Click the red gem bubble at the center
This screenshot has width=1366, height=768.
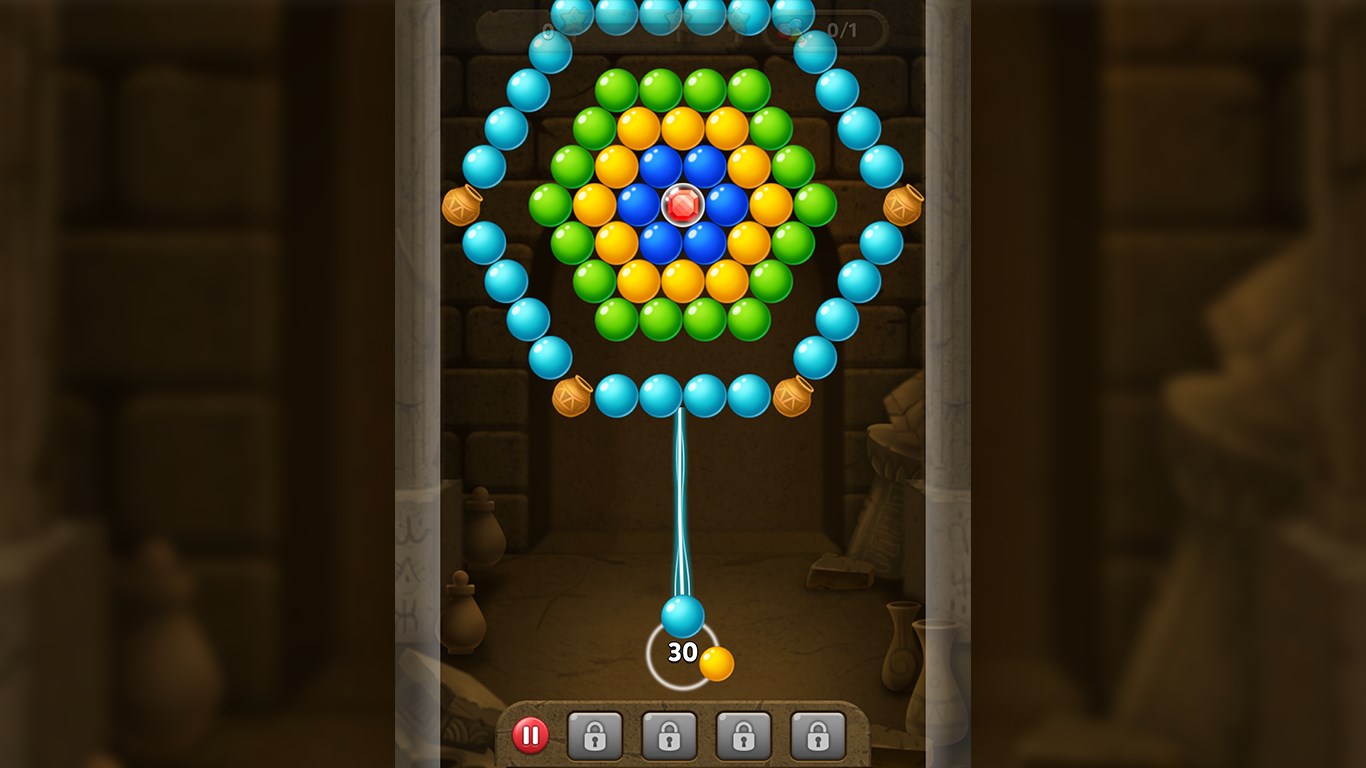coord(683,205)
